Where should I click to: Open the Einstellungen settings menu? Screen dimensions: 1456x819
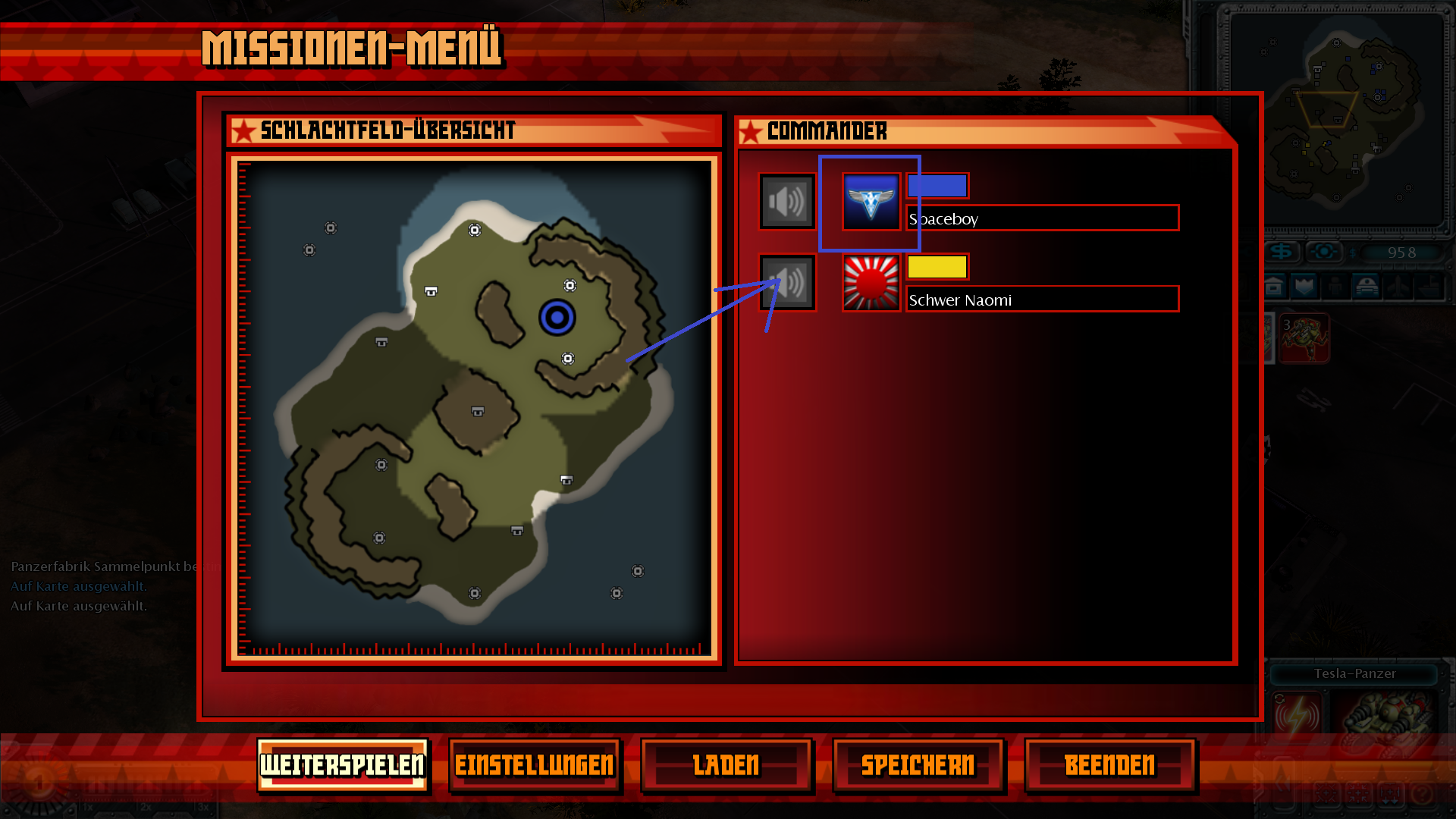[x=535, y=765]
